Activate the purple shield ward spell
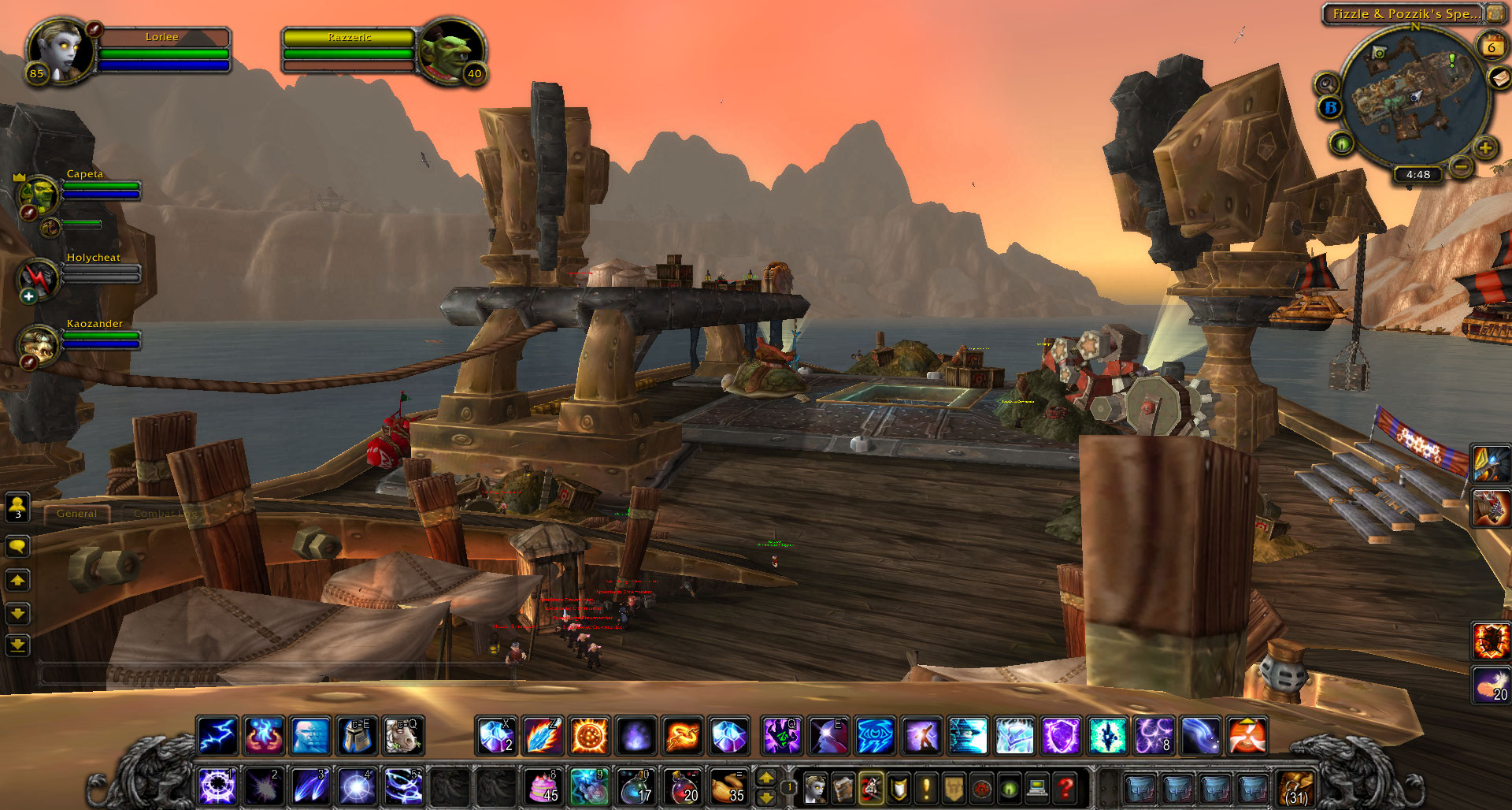This screenshot has height=810, width=1512. [1061, 736]
